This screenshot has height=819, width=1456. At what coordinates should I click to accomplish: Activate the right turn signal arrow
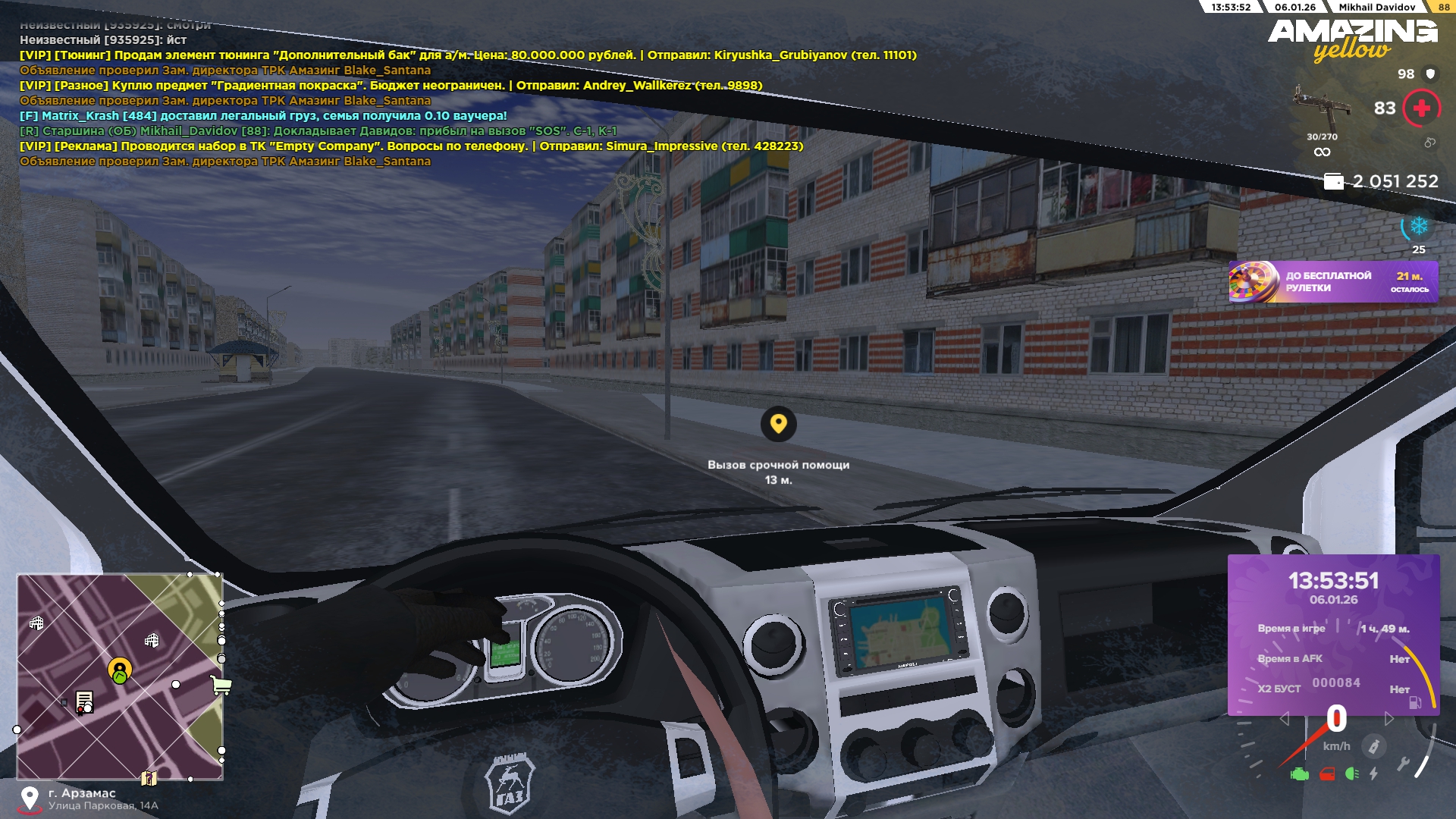[1389, 719]
